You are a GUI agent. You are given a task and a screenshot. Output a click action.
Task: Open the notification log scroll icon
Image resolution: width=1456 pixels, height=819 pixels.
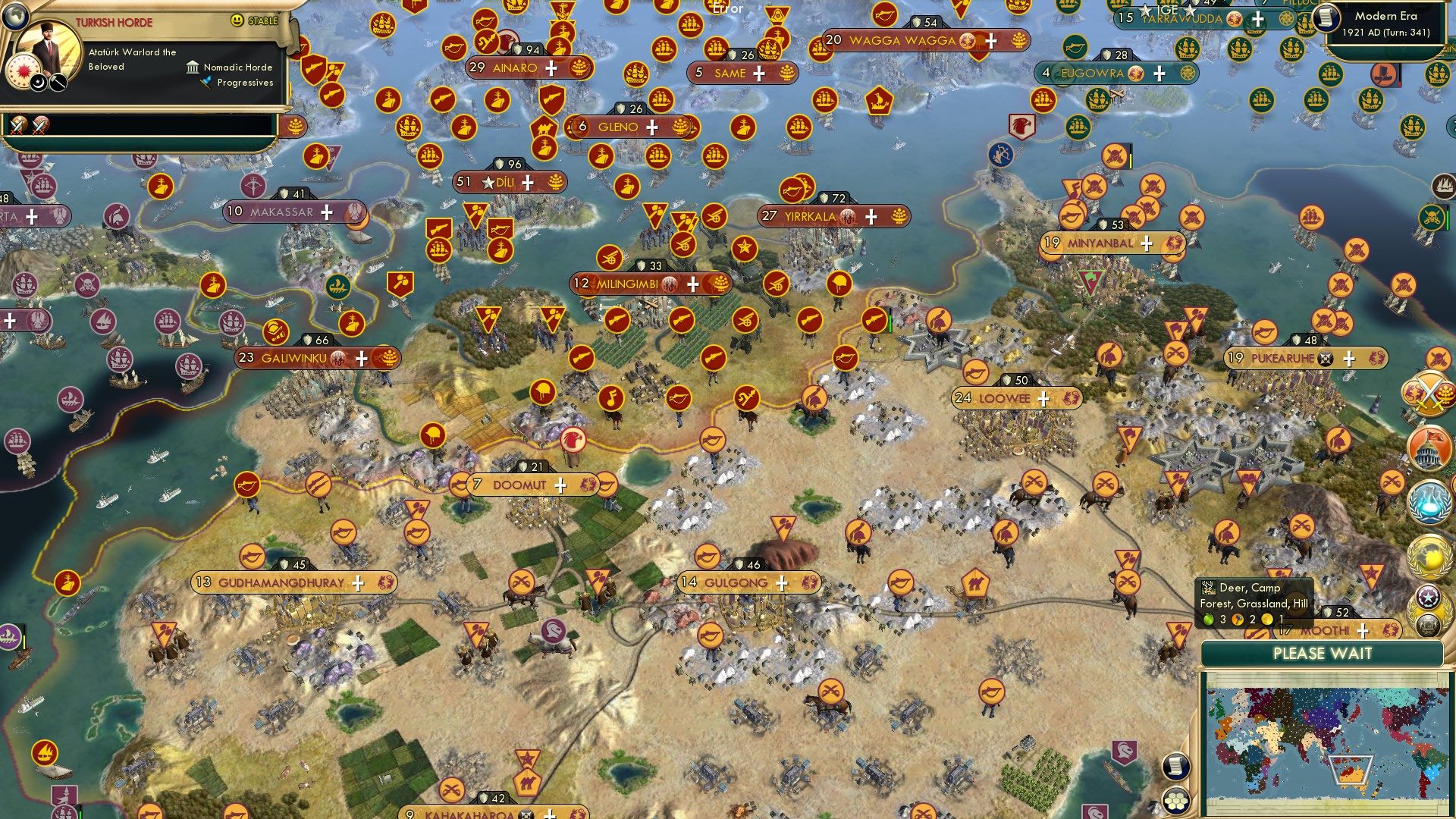(1175, 767)
